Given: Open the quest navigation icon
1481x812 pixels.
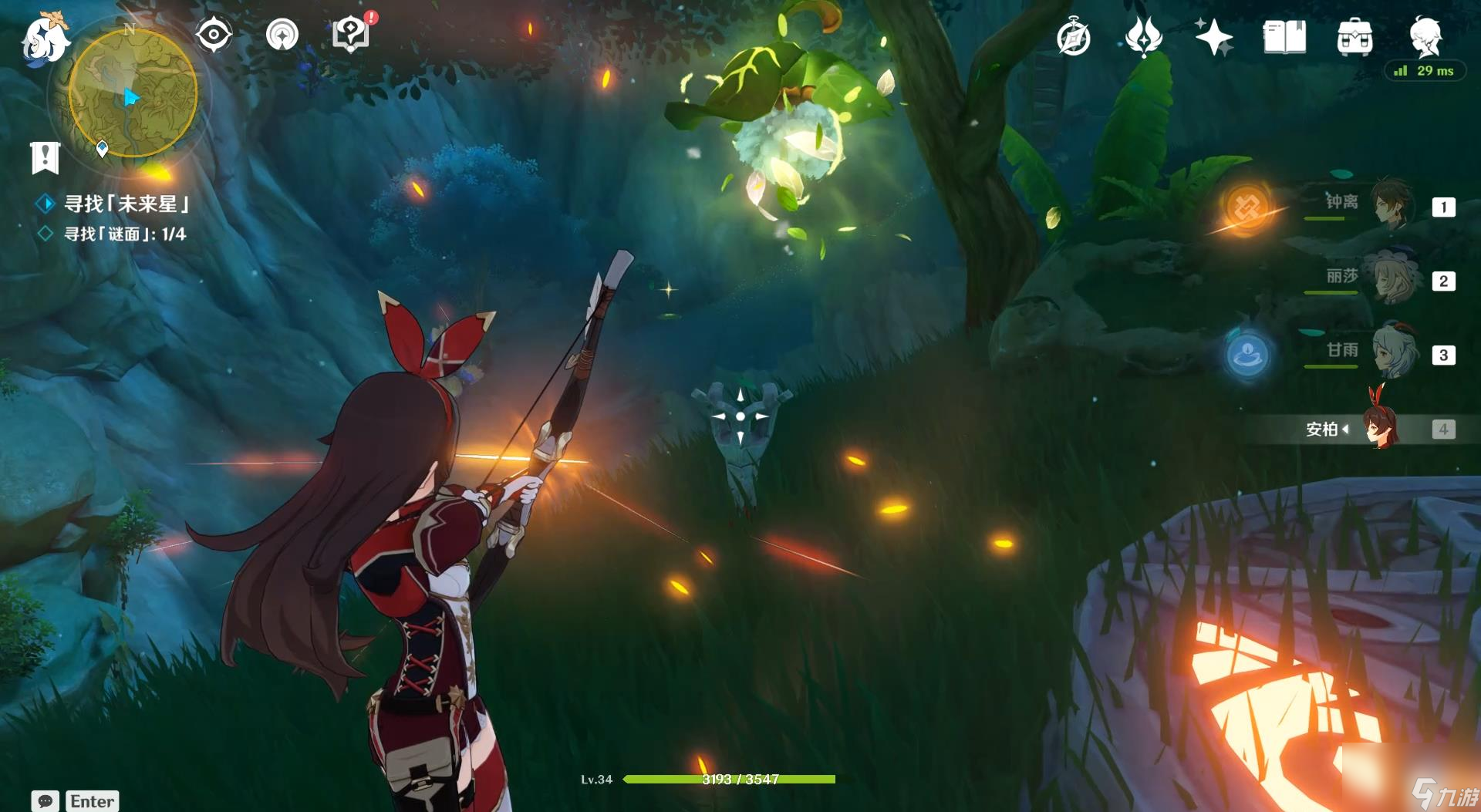Looking at the screenshot, I should [282, 35].
